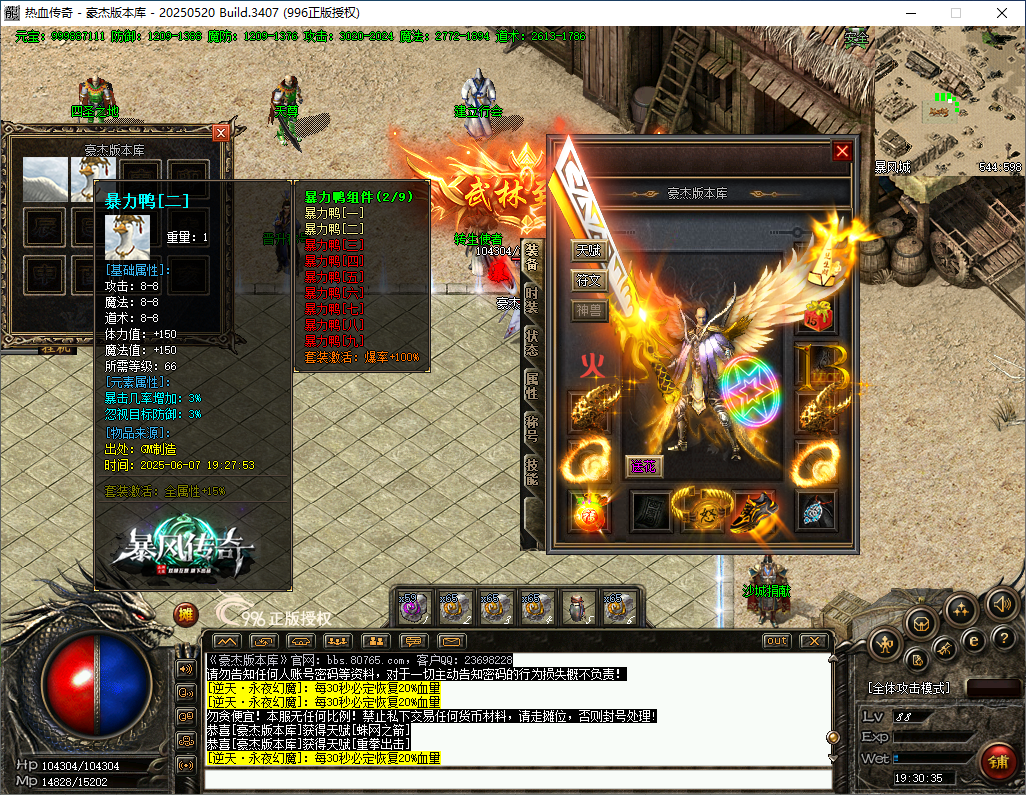Screen dimensions: 1026x795
Task: Open the 属性 attributes tab
Action: click(x=532, y=386)
